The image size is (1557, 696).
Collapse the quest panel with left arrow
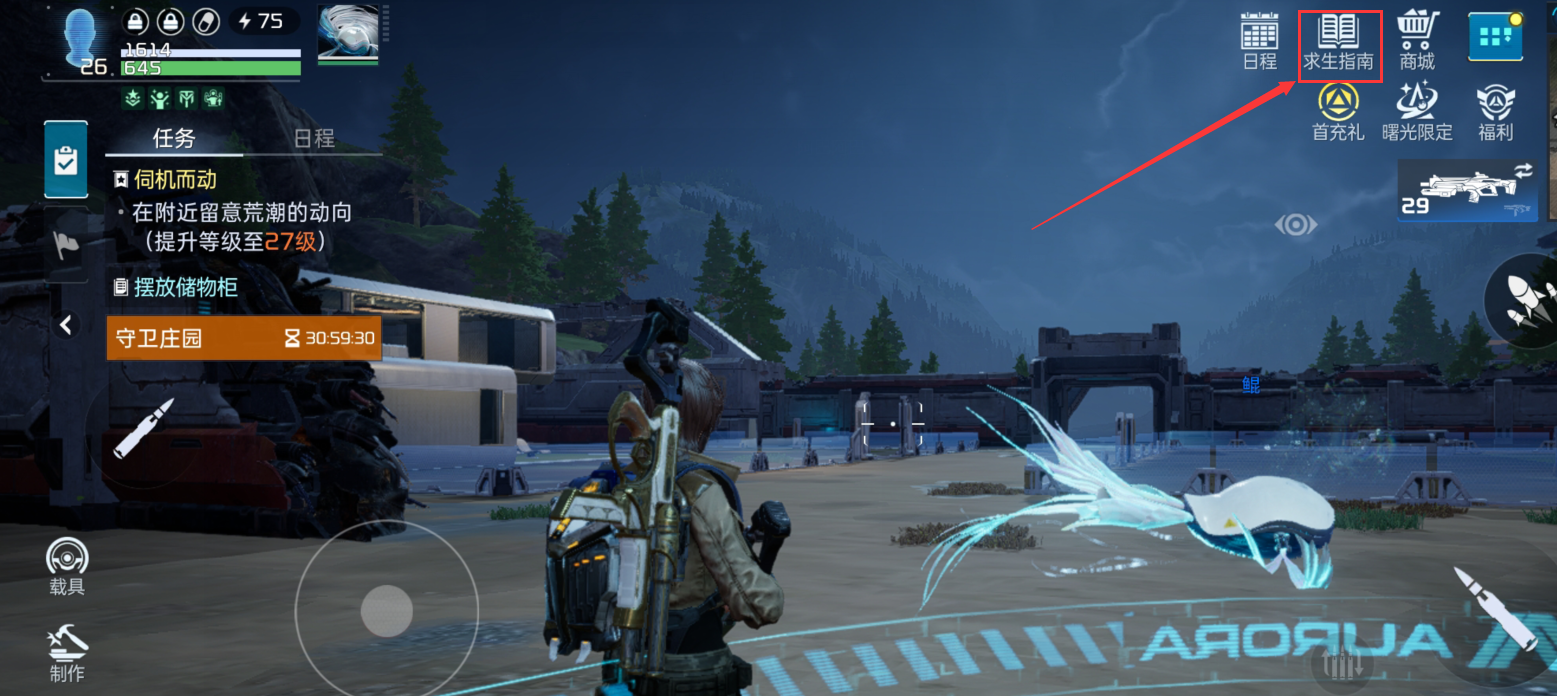coord(66,324)
